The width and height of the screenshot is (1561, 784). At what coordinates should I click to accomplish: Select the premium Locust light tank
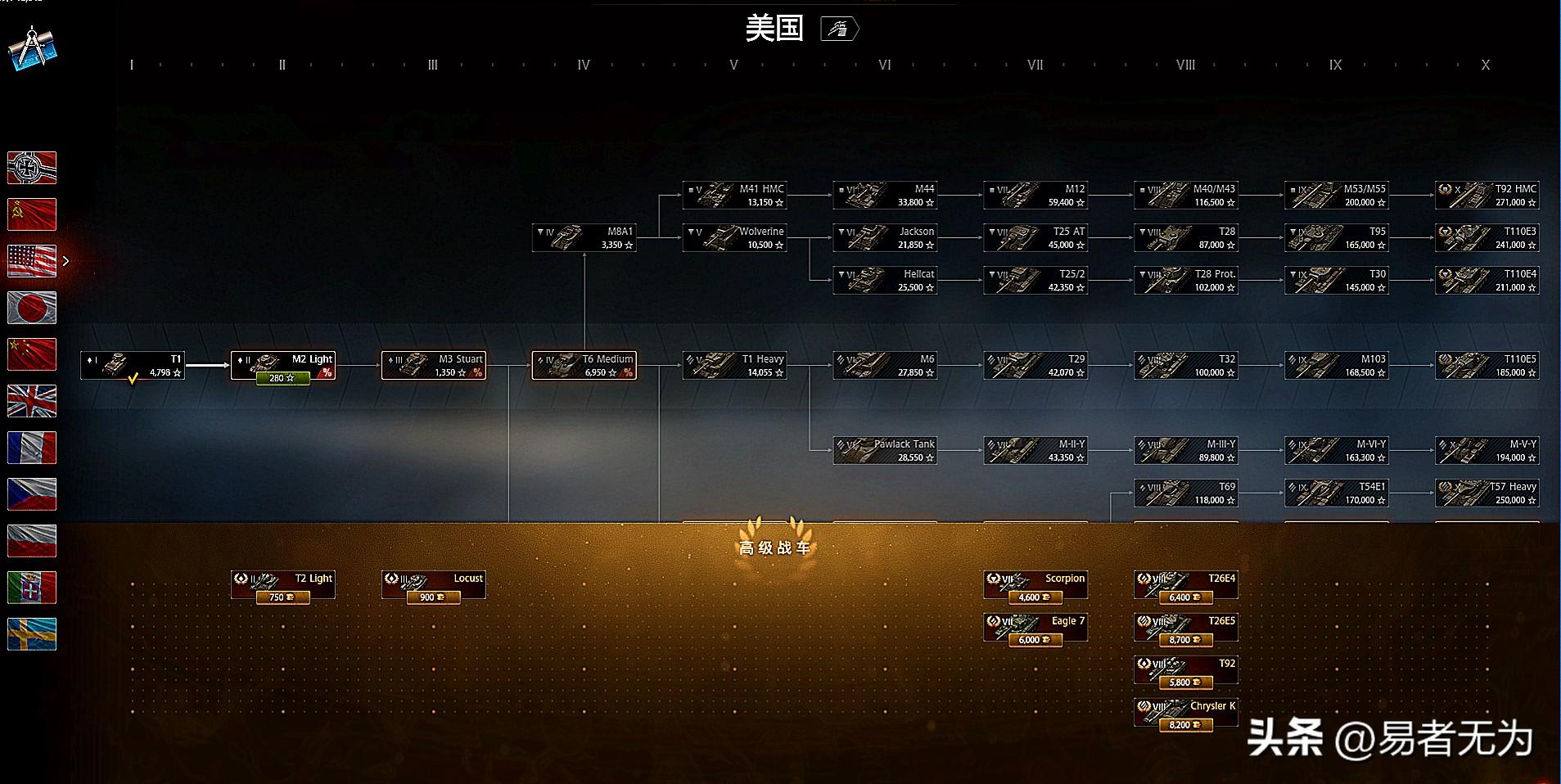(434, 584)
